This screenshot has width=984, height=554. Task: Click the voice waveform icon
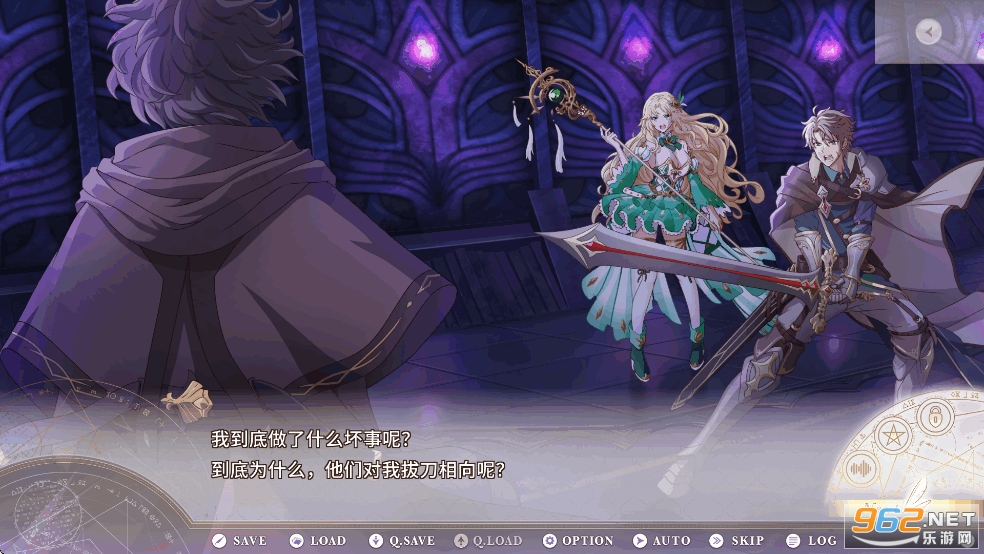[862, 468]
